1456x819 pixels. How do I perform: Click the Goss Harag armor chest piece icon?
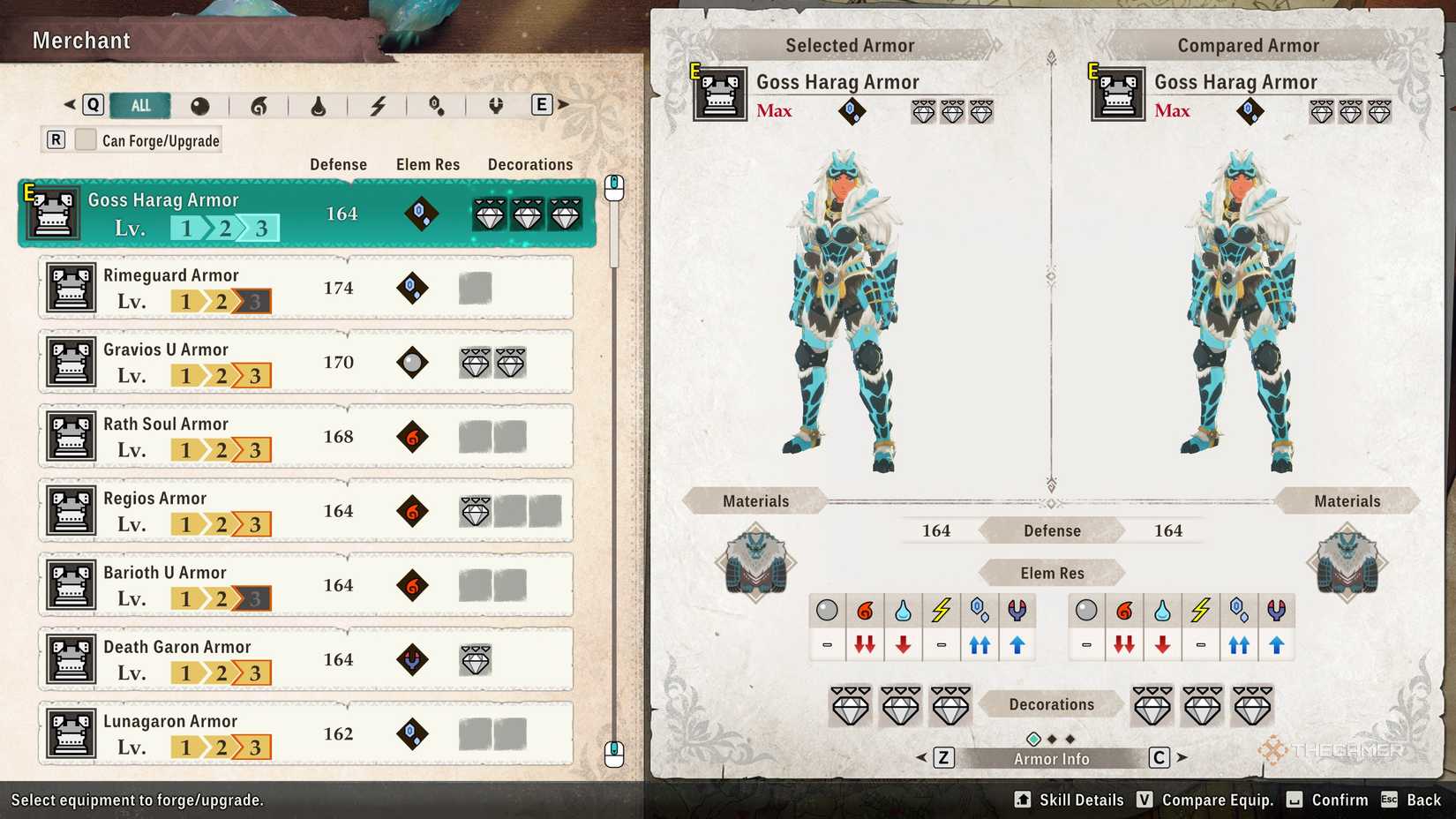(719, 94)
